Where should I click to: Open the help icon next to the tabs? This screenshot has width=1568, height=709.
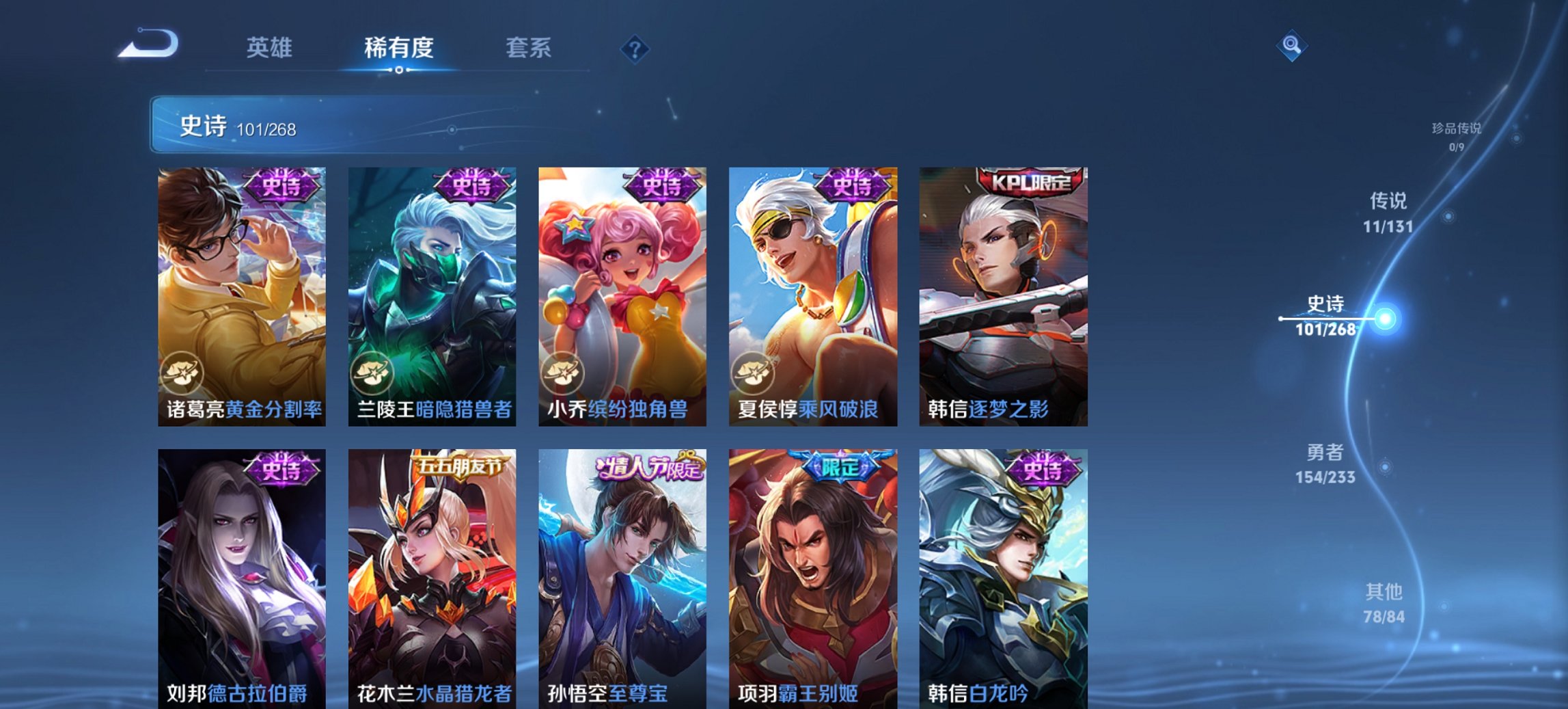tap(634, 49)
